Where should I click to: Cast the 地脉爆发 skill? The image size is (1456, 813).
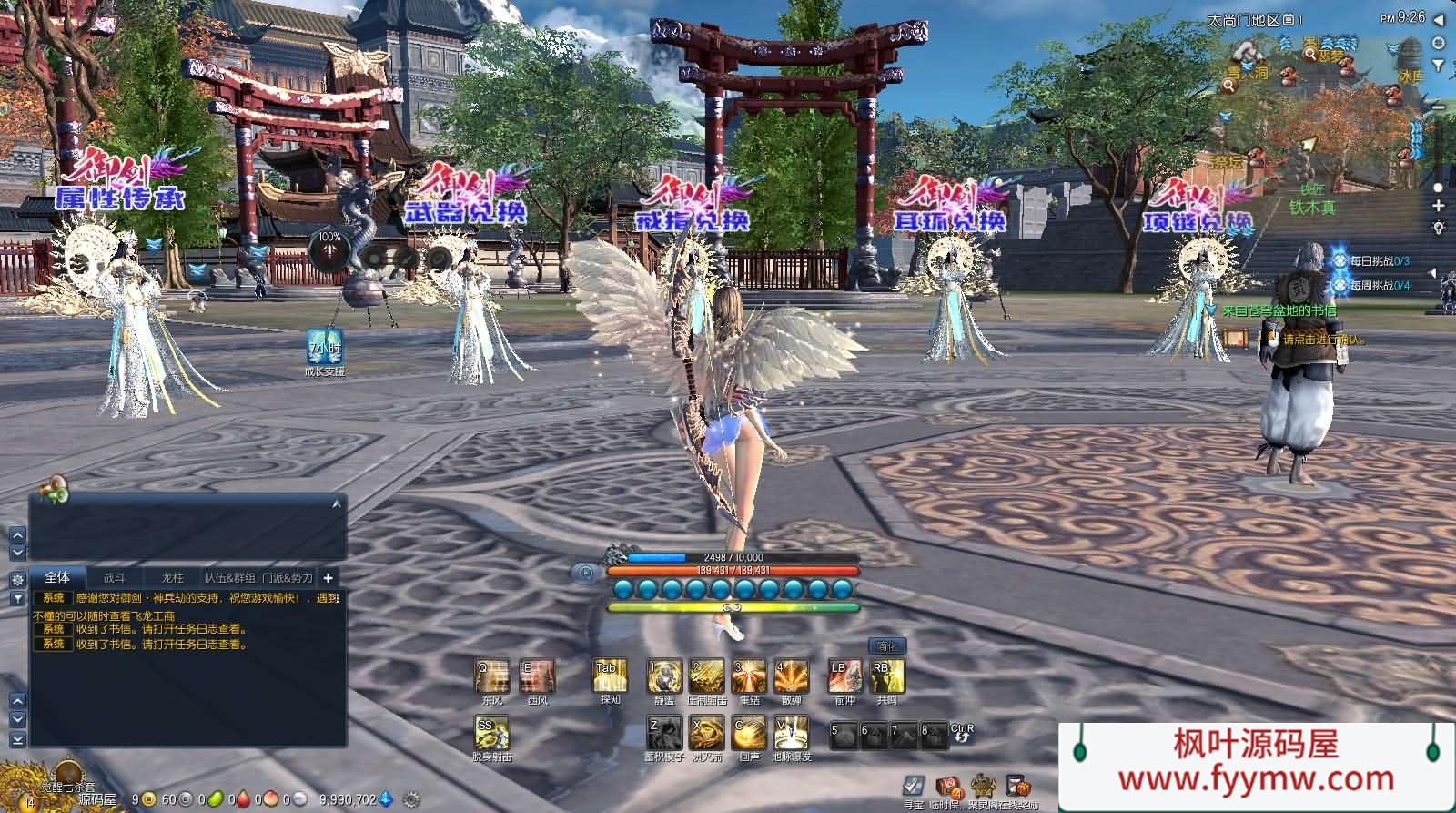tap(792, 733)
